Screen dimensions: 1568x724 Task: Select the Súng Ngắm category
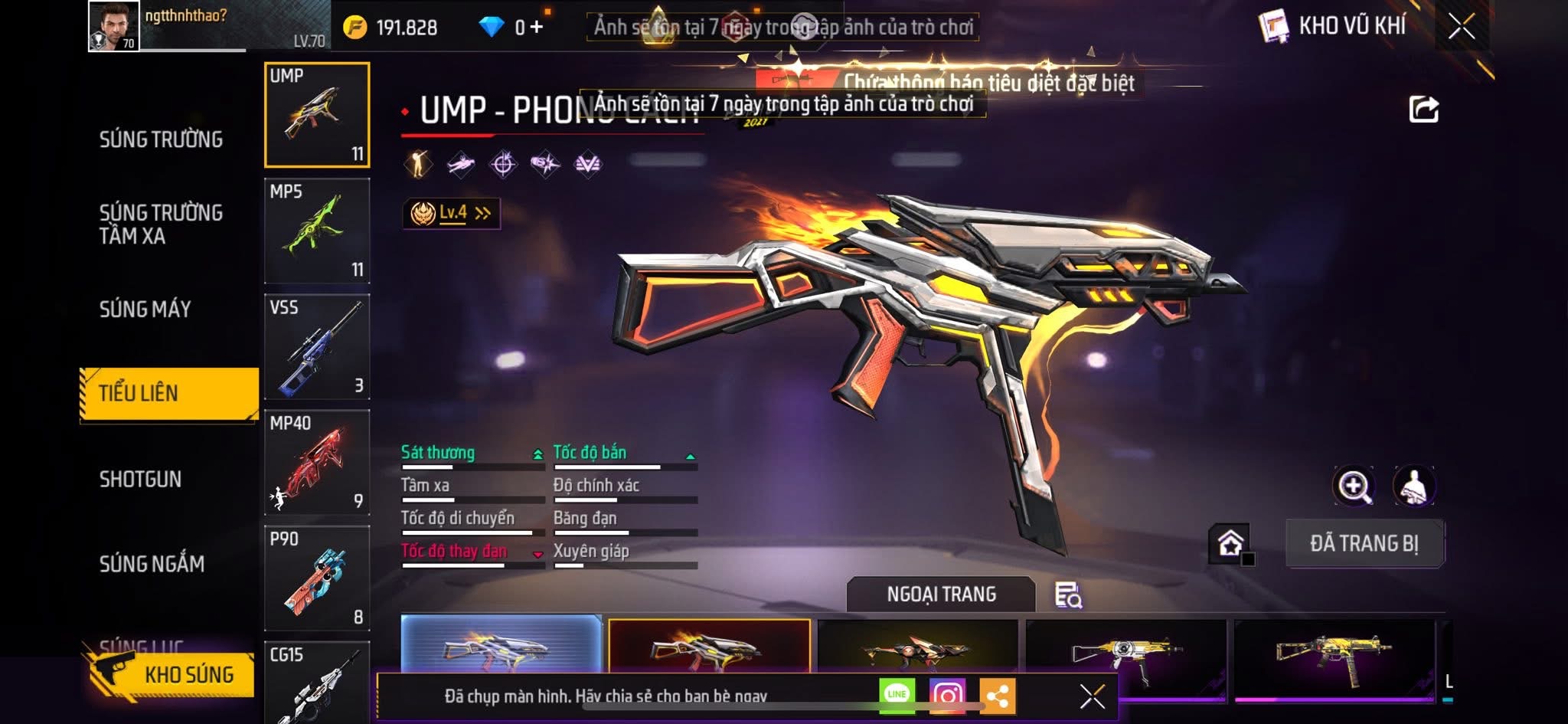152,564
